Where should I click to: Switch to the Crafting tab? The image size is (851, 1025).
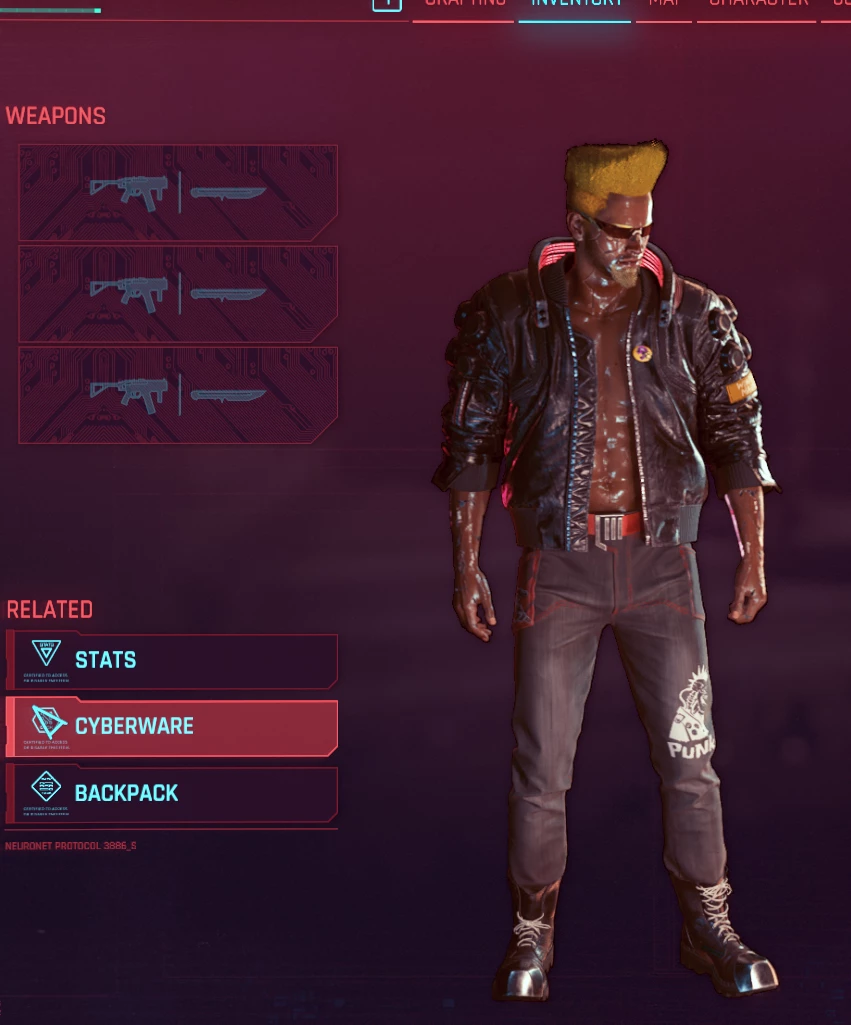[x=464, y=5]
